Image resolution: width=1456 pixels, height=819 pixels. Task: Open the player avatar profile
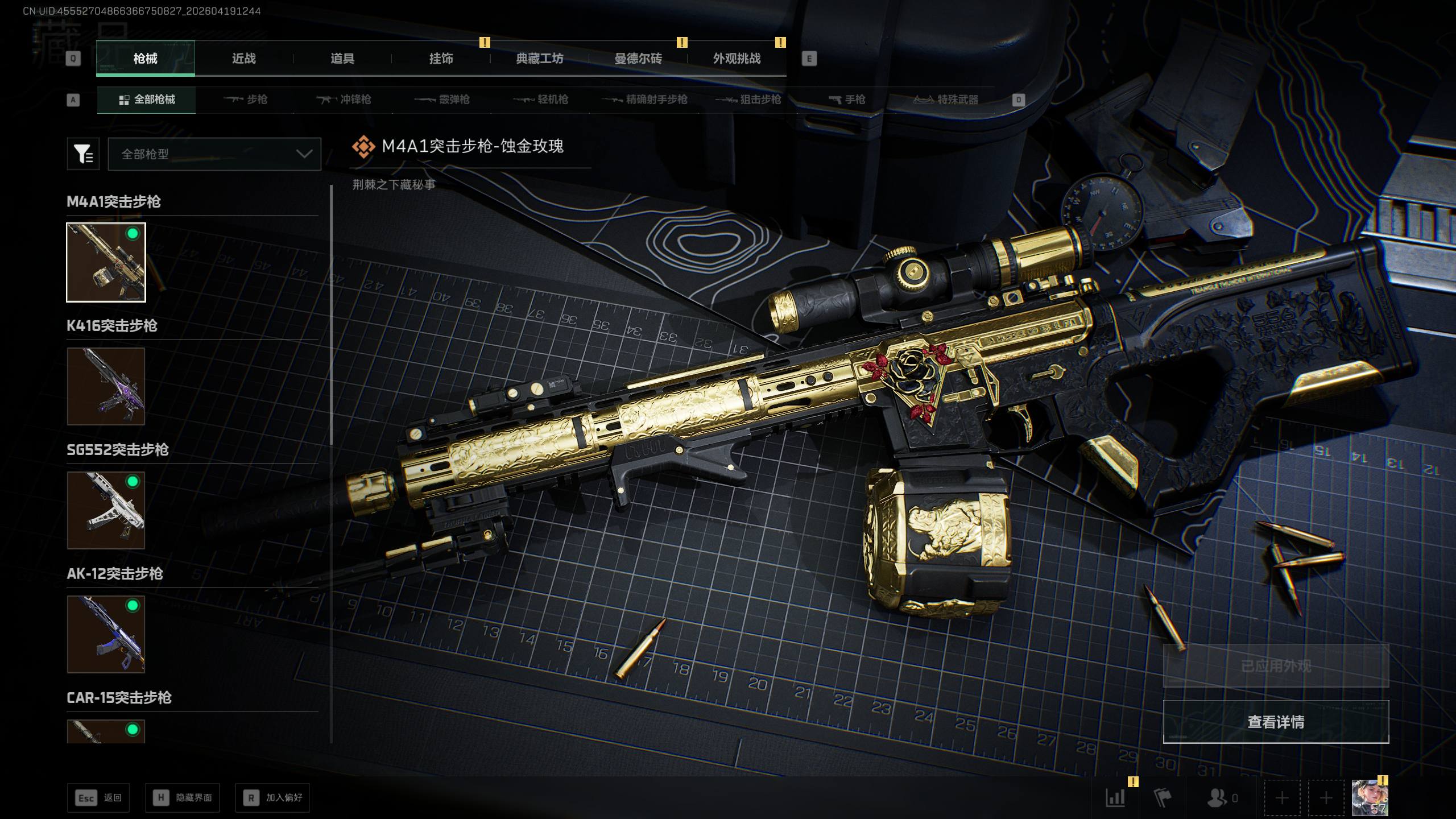click(1370, 798)
